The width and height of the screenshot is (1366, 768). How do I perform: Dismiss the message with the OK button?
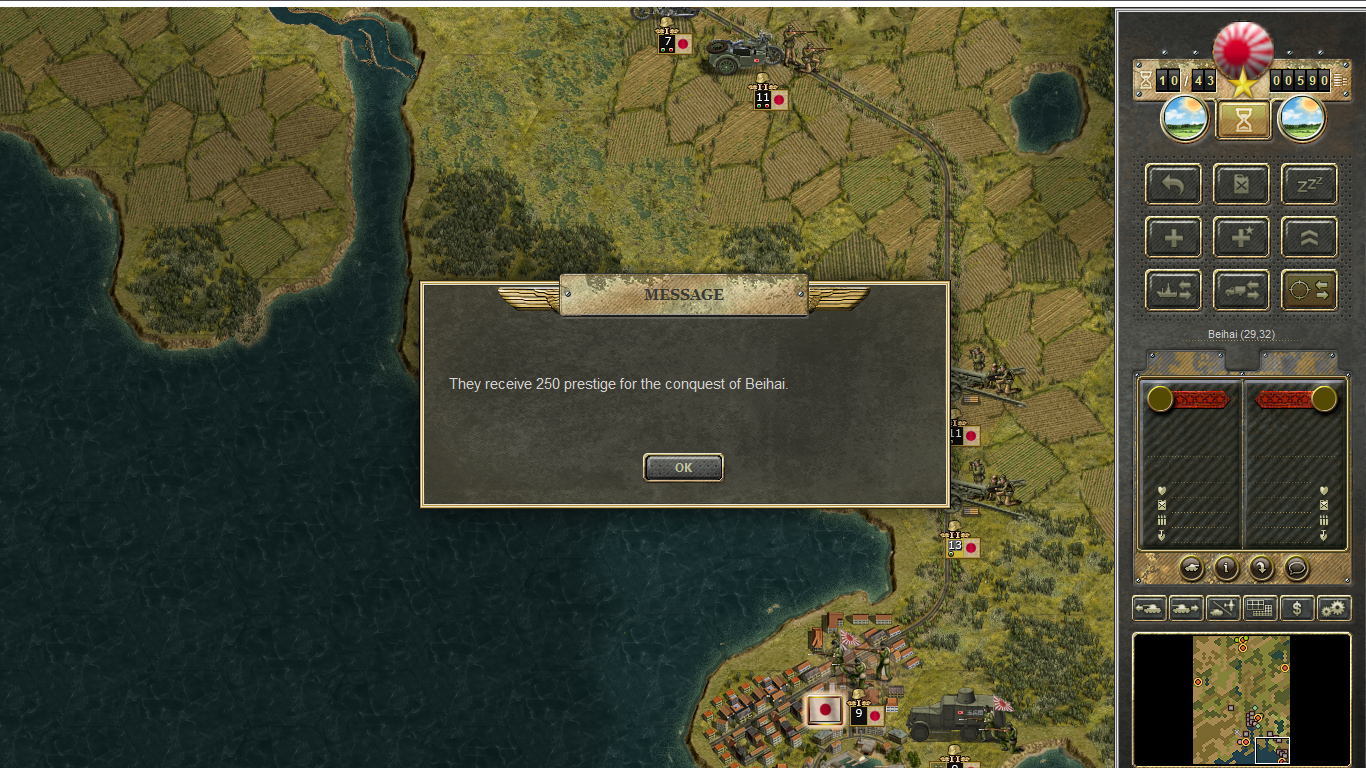[x=683, y=467]
